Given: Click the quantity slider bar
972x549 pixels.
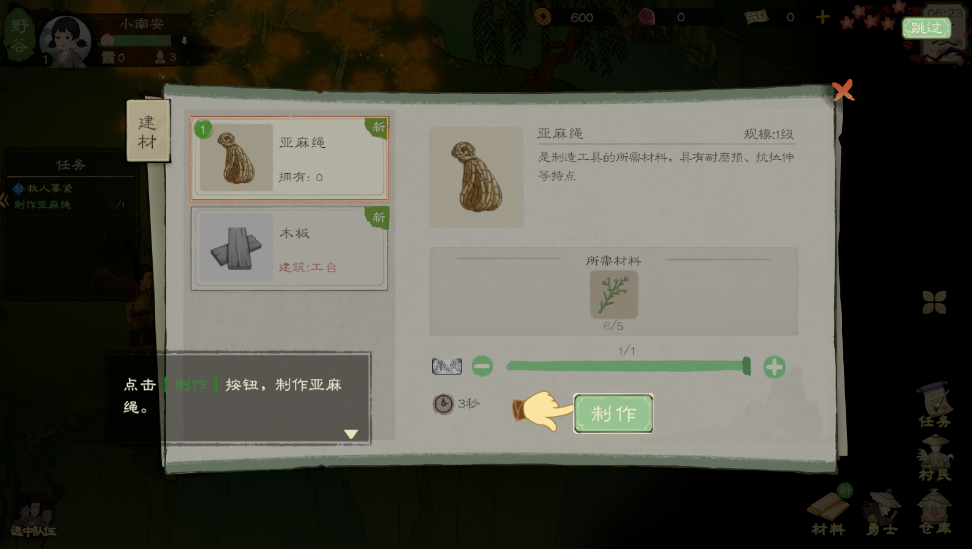Looking at the screenshot, I should (x=627, y=367).
